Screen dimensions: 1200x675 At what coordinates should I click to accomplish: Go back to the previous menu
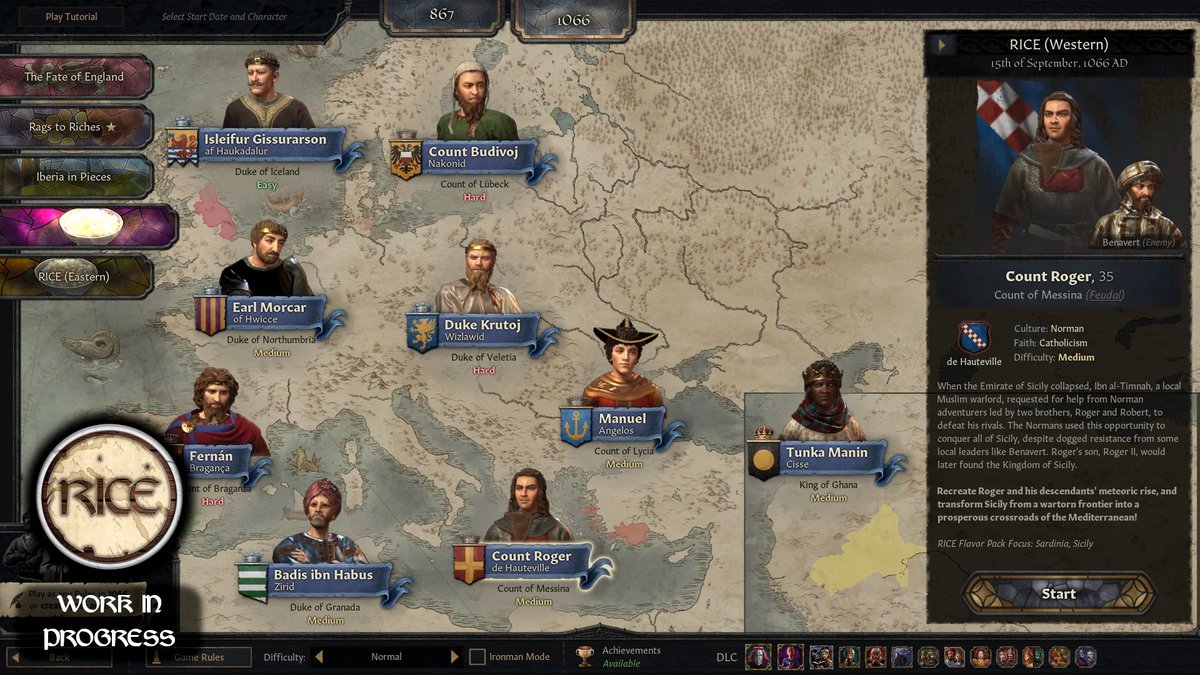coord(60,657)
